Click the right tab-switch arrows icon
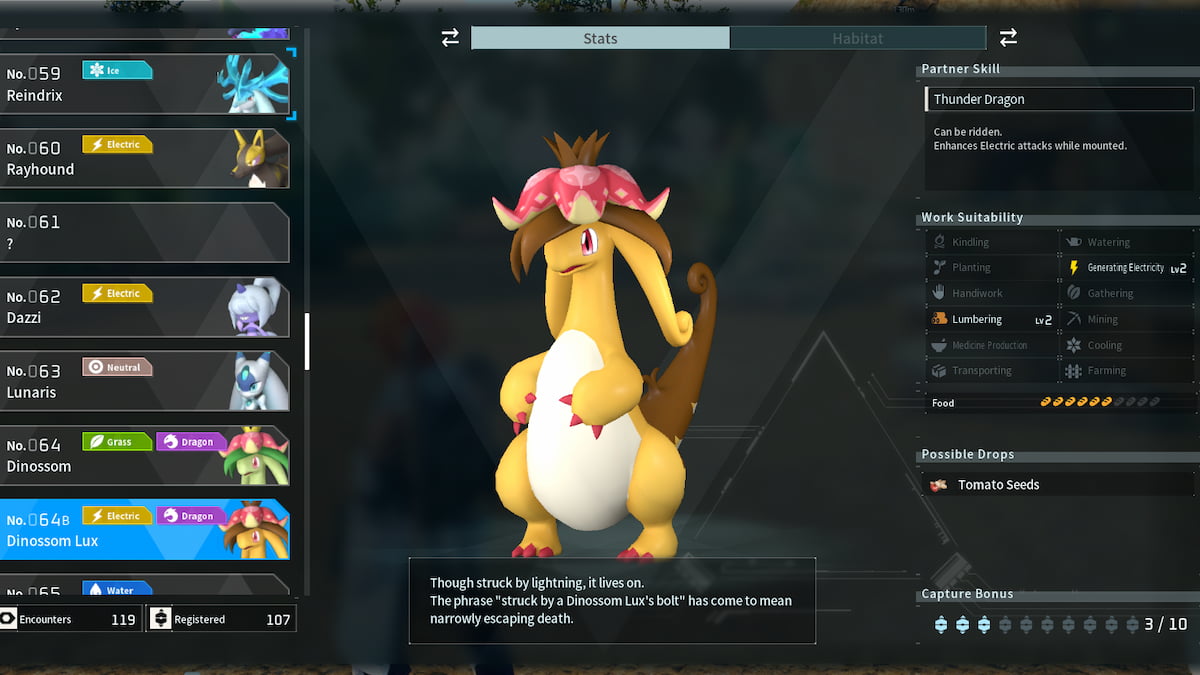Screen dimensions: 1200x675 tap(1008, 38)
